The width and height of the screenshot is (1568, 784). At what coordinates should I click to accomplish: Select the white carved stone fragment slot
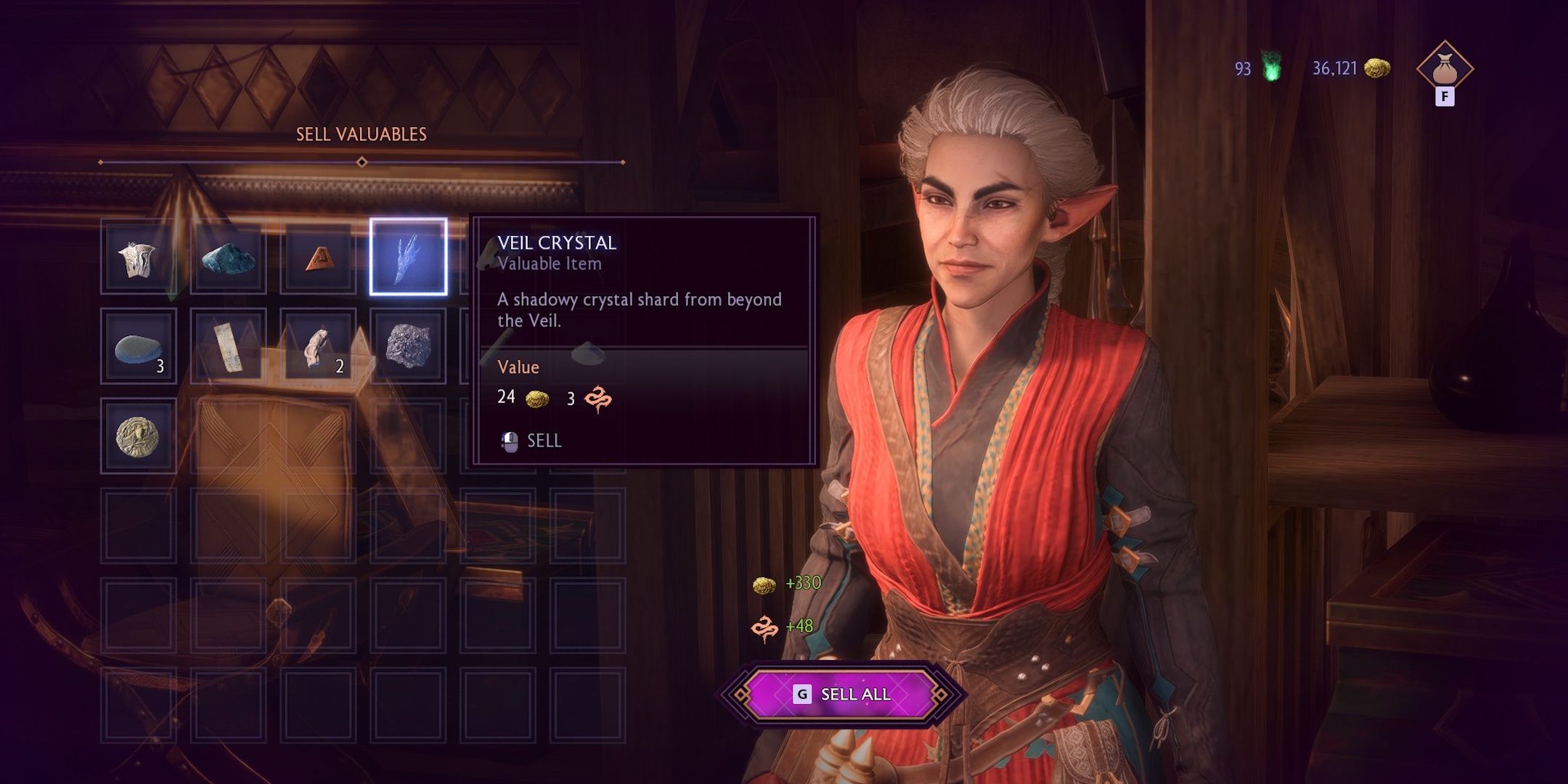(x=138, y=257)
